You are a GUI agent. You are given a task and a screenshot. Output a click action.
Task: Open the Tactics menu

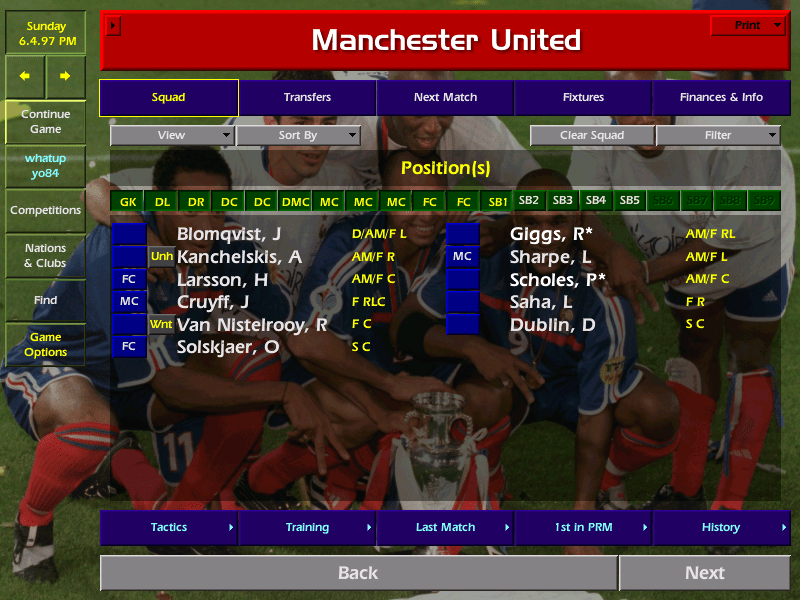coord(169,527)
